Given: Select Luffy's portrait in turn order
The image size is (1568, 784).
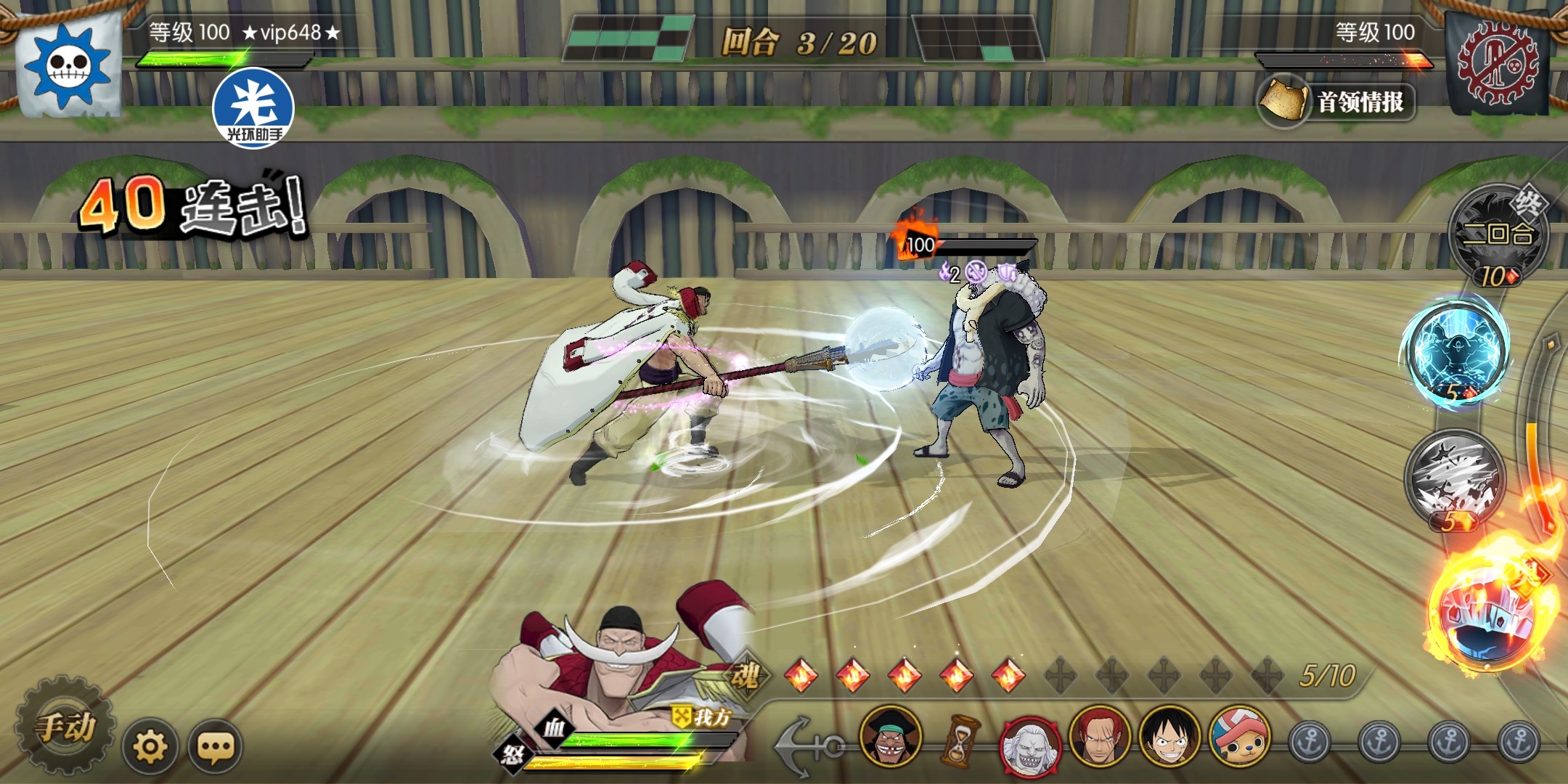Looking at the screenshot, I should pyautogui.click(x=1168, y=738).
